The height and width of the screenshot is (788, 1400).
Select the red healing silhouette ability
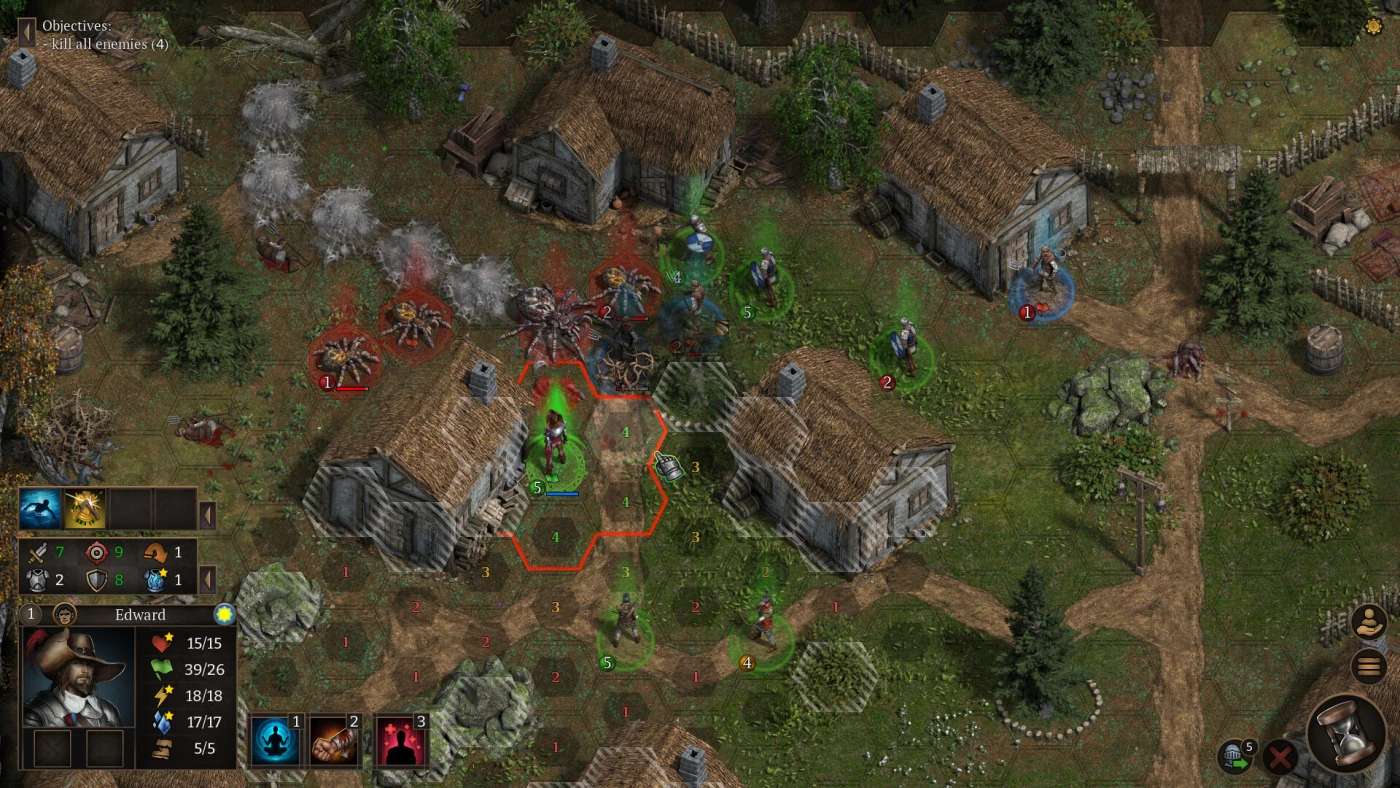coord(400,740)
